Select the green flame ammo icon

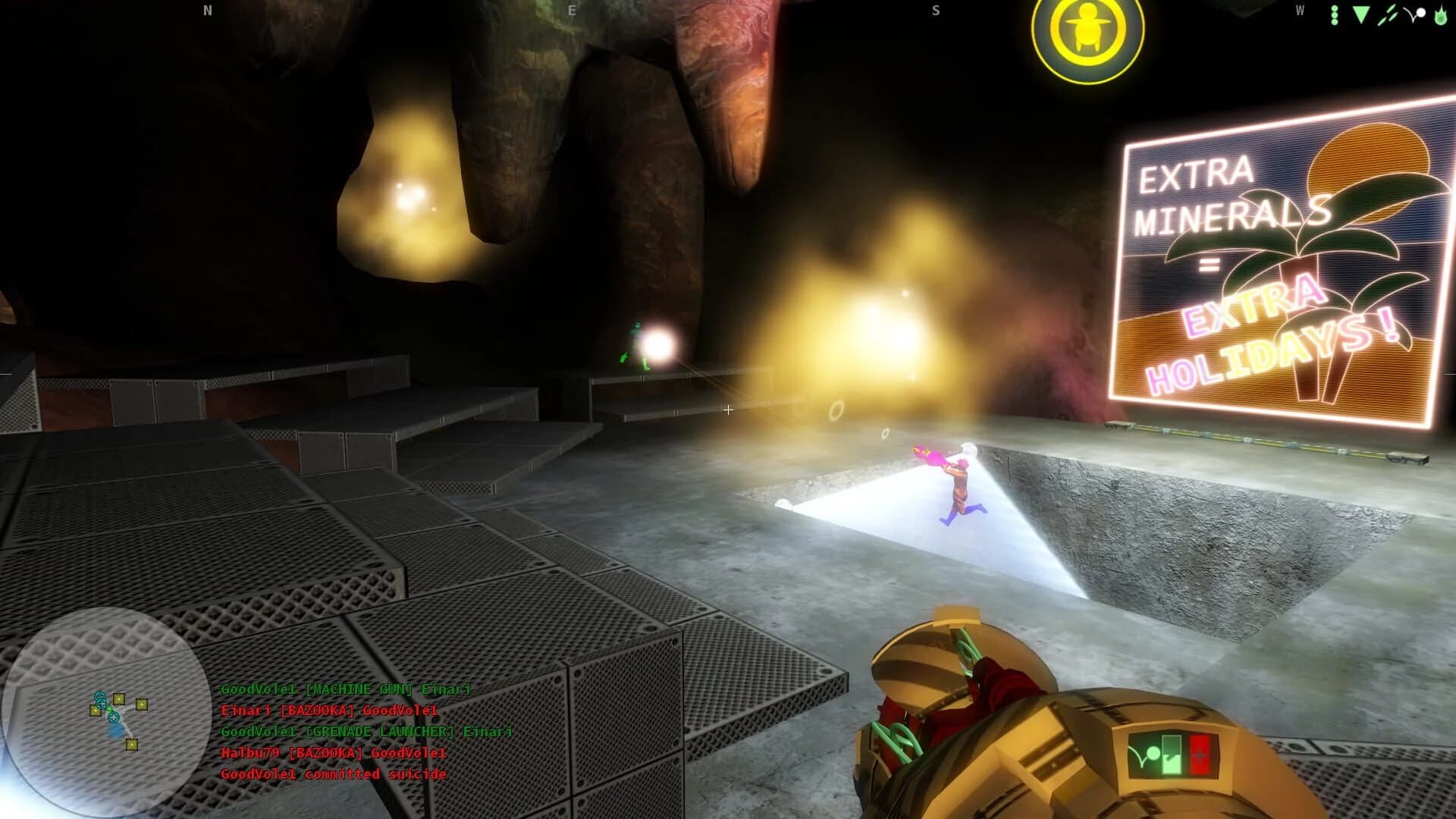pos(1442,14)
